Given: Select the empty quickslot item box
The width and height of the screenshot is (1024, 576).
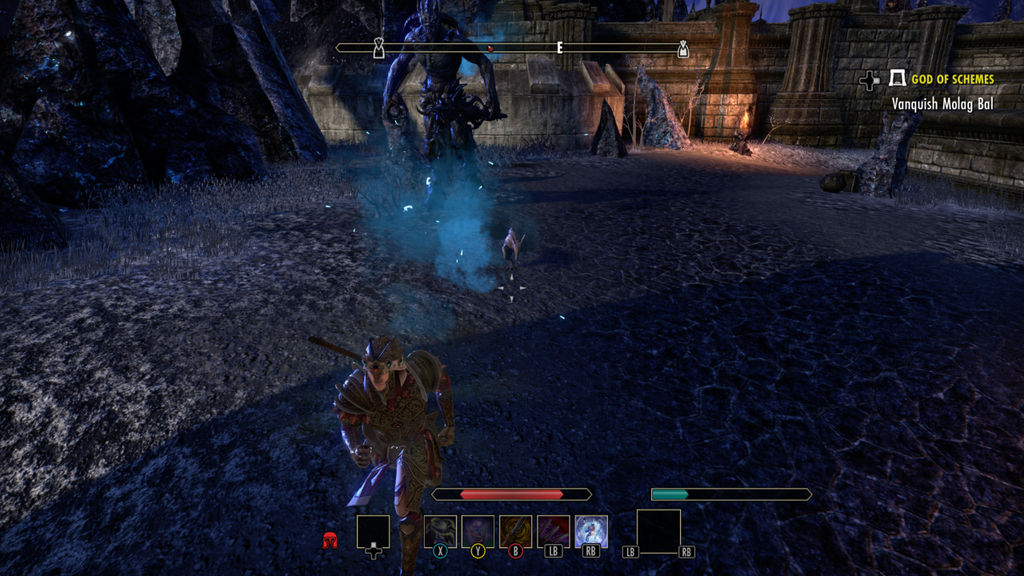Looking at the screenshot, I should [x=373, y=532].
